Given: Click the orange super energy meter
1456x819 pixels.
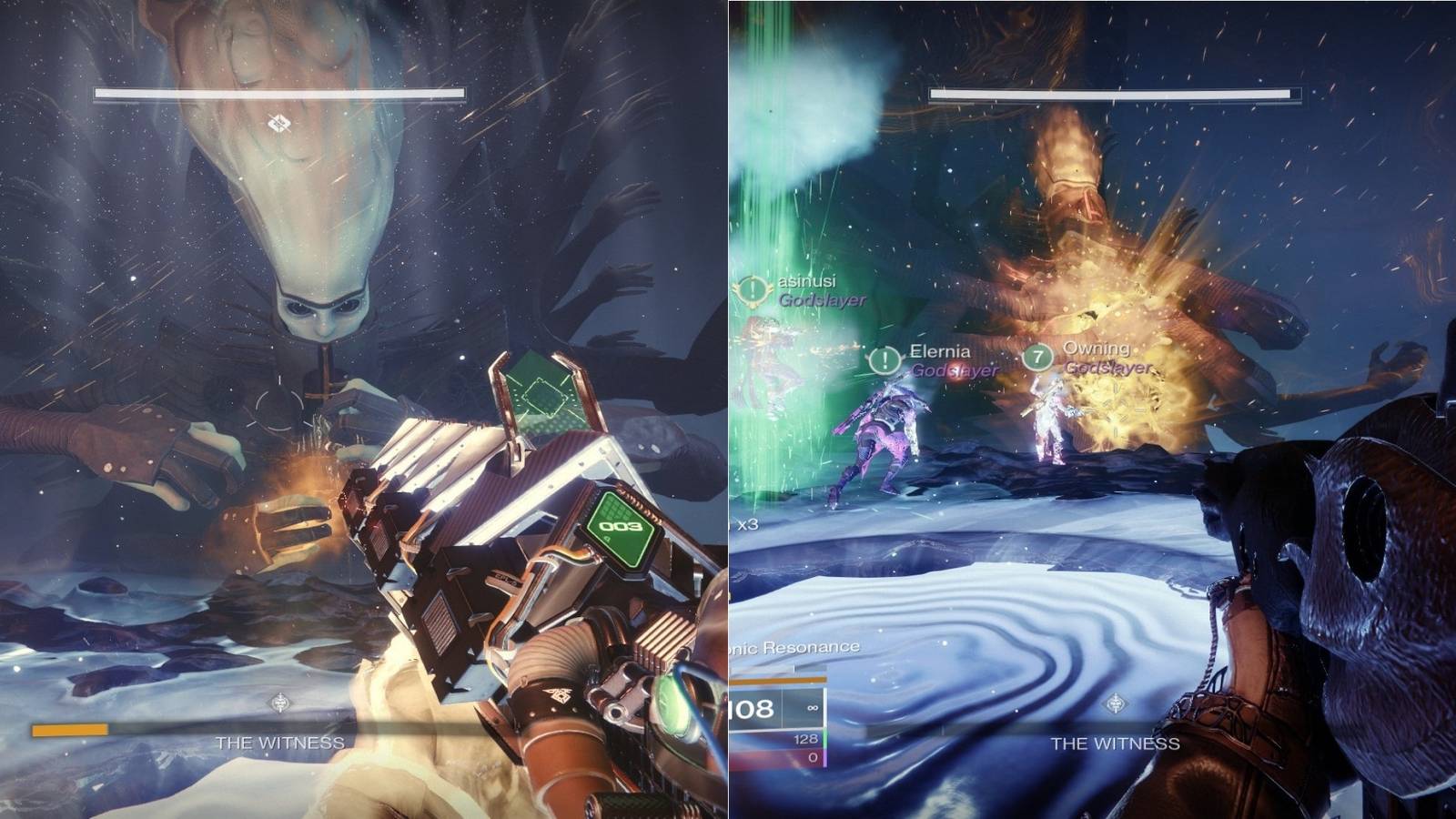Looking at the screenshot, I should 71,729.
